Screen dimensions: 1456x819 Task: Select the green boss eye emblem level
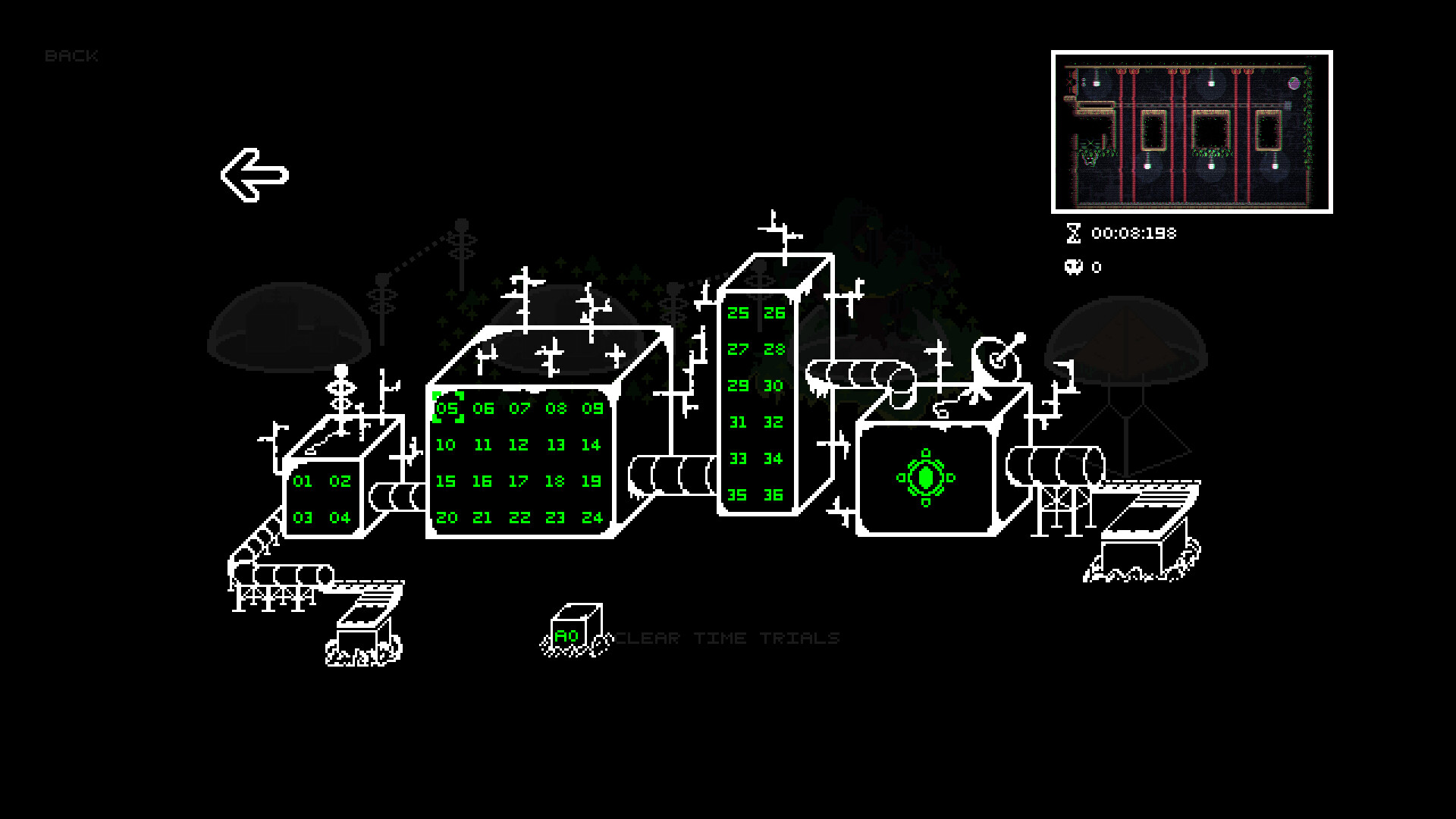click(x=925, y=477)
